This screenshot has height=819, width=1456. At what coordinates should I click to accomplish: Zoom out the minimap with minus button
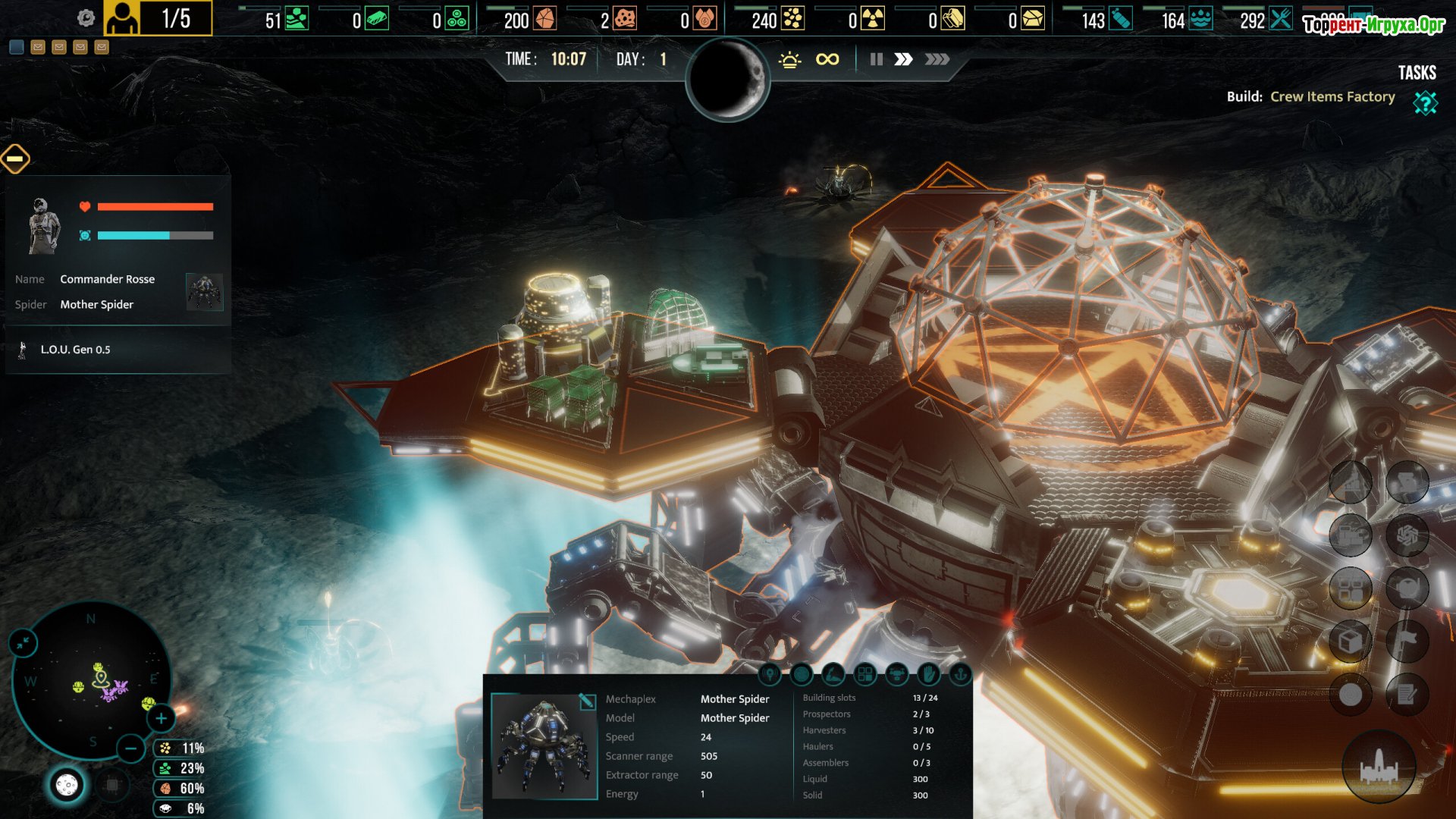(130, 749)
